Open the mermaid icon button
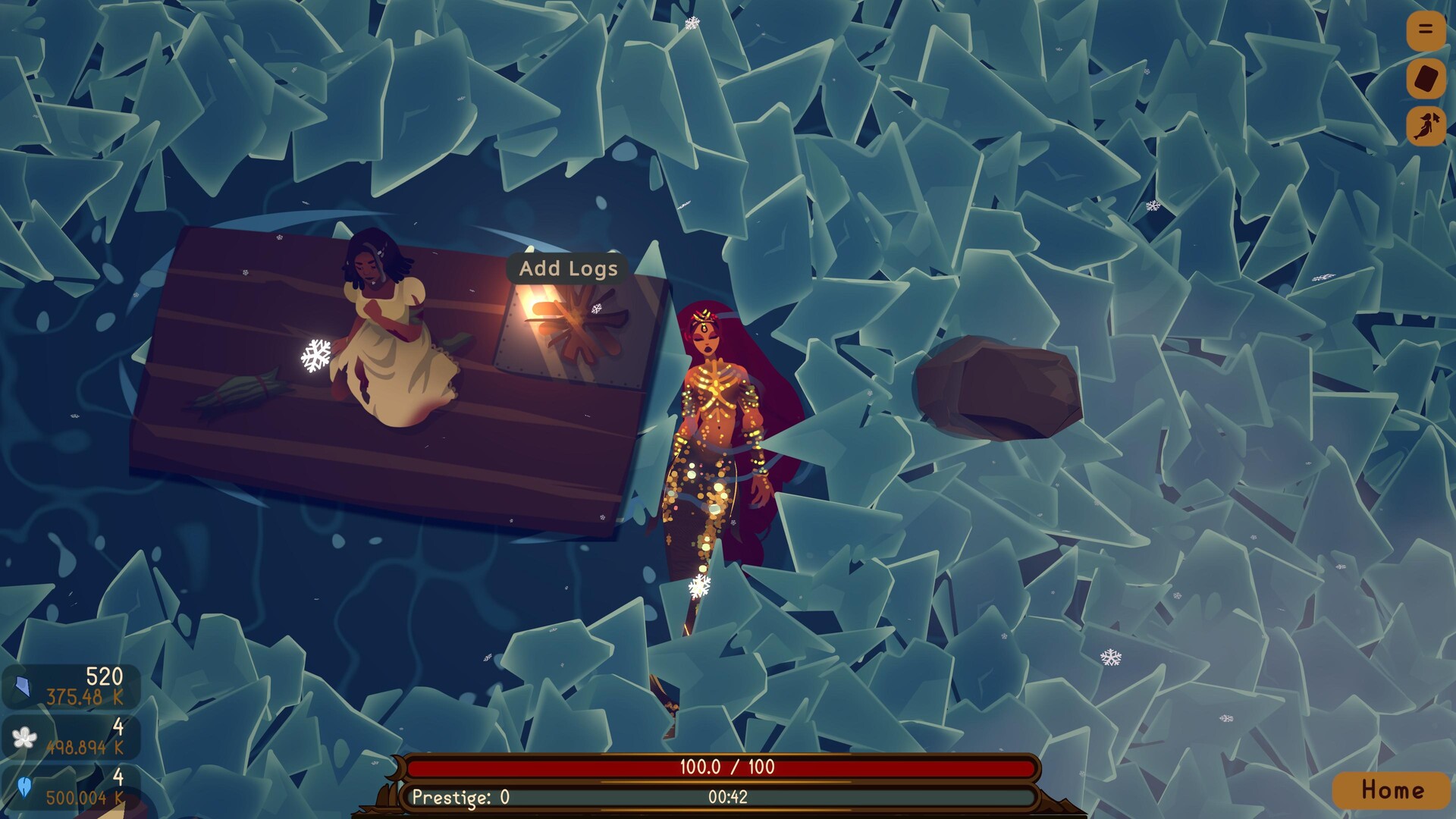The height and width of the screenshot is (819, 1456). click(1426, 126)
